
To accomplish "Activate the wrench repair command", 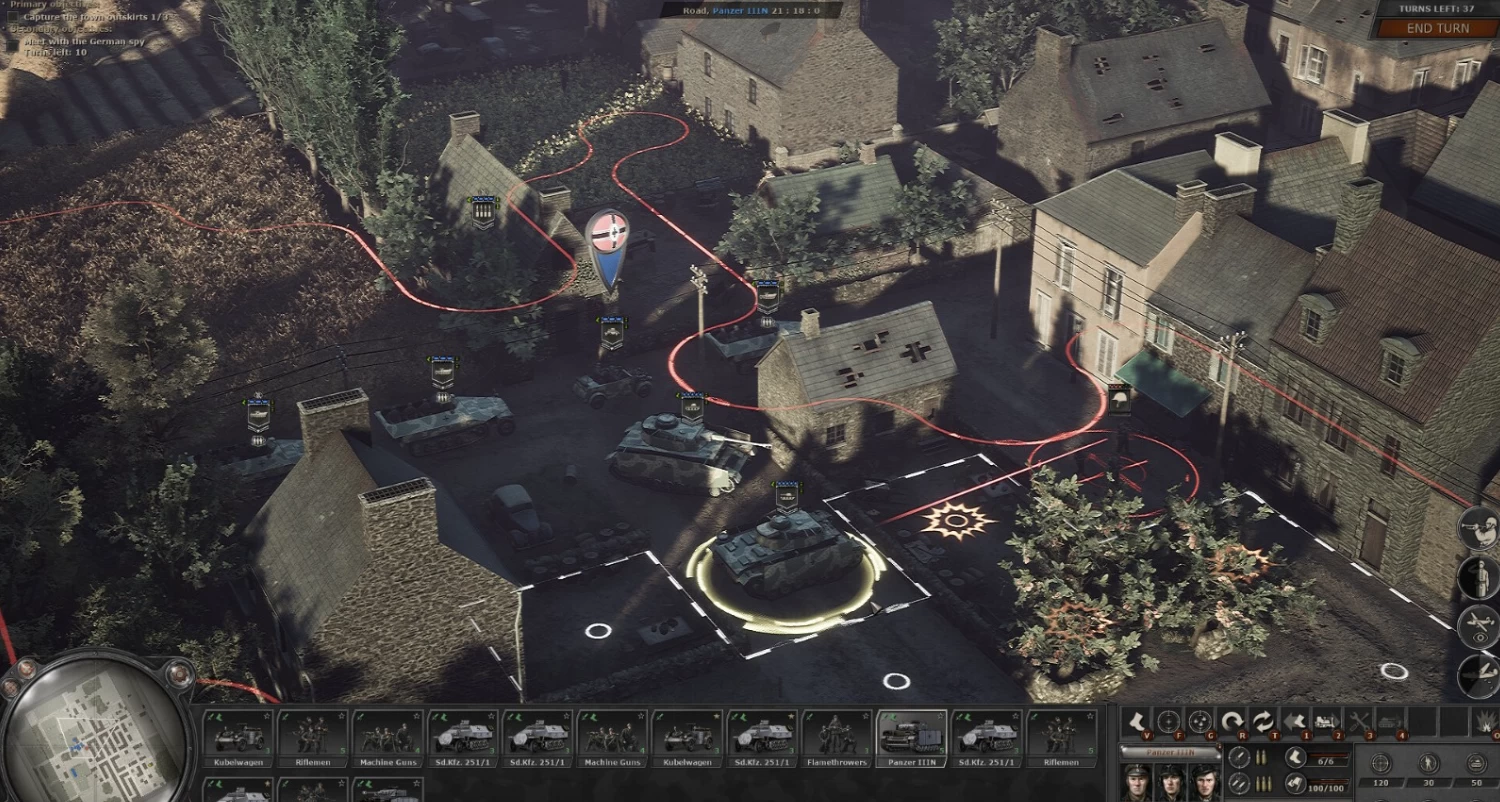I will 1359,720.
